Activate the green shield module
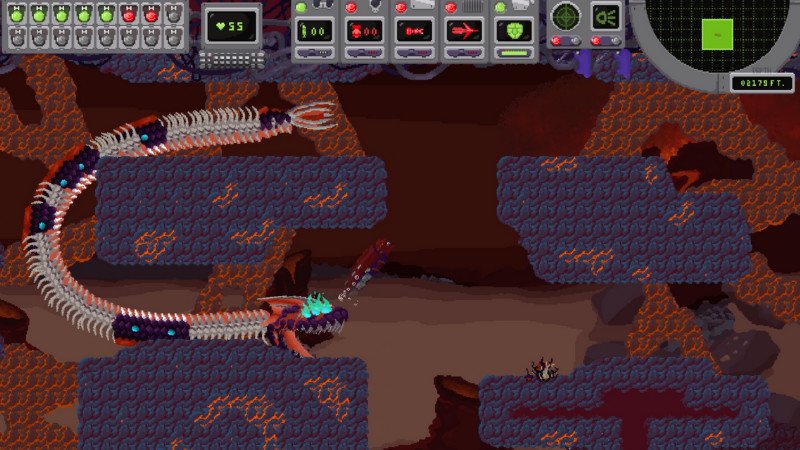Screen dimensions: 800x450 (514, 30)
